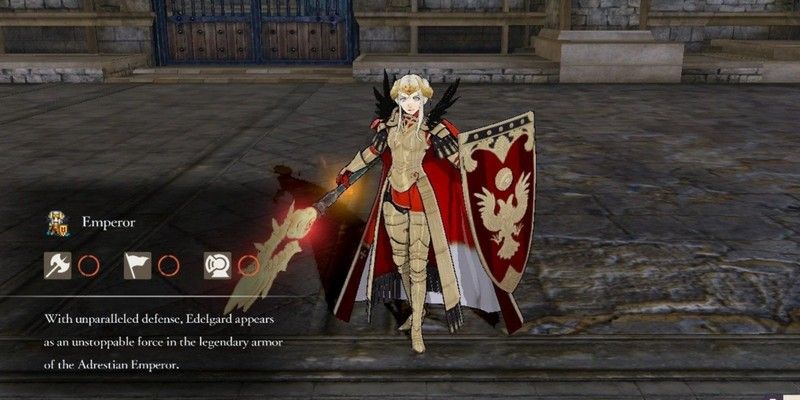Select the Emperor class portrait icon

click(57, 223)
